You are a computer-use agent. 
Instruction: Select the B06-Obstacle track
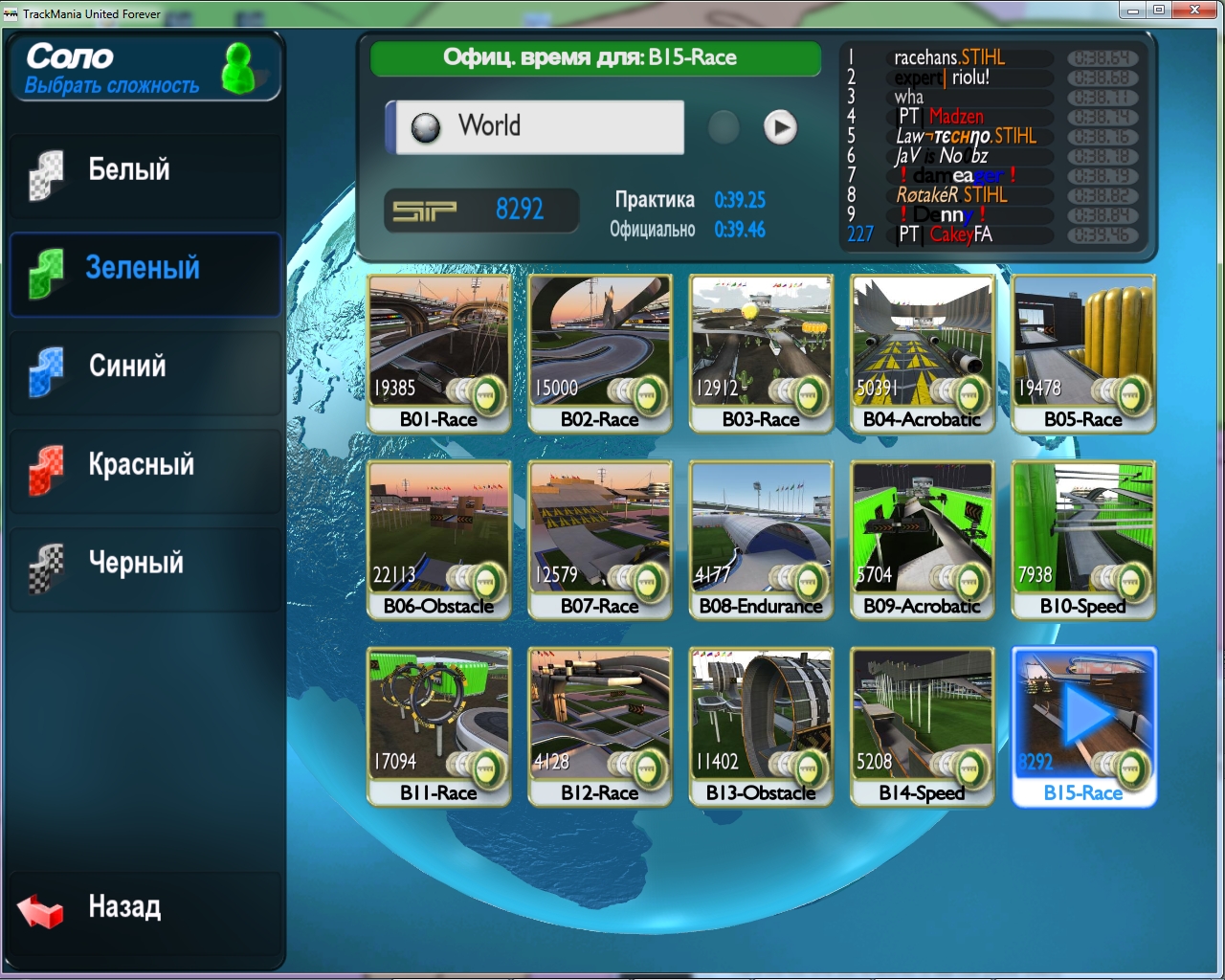pyautogui.click(x=438, y=539)
